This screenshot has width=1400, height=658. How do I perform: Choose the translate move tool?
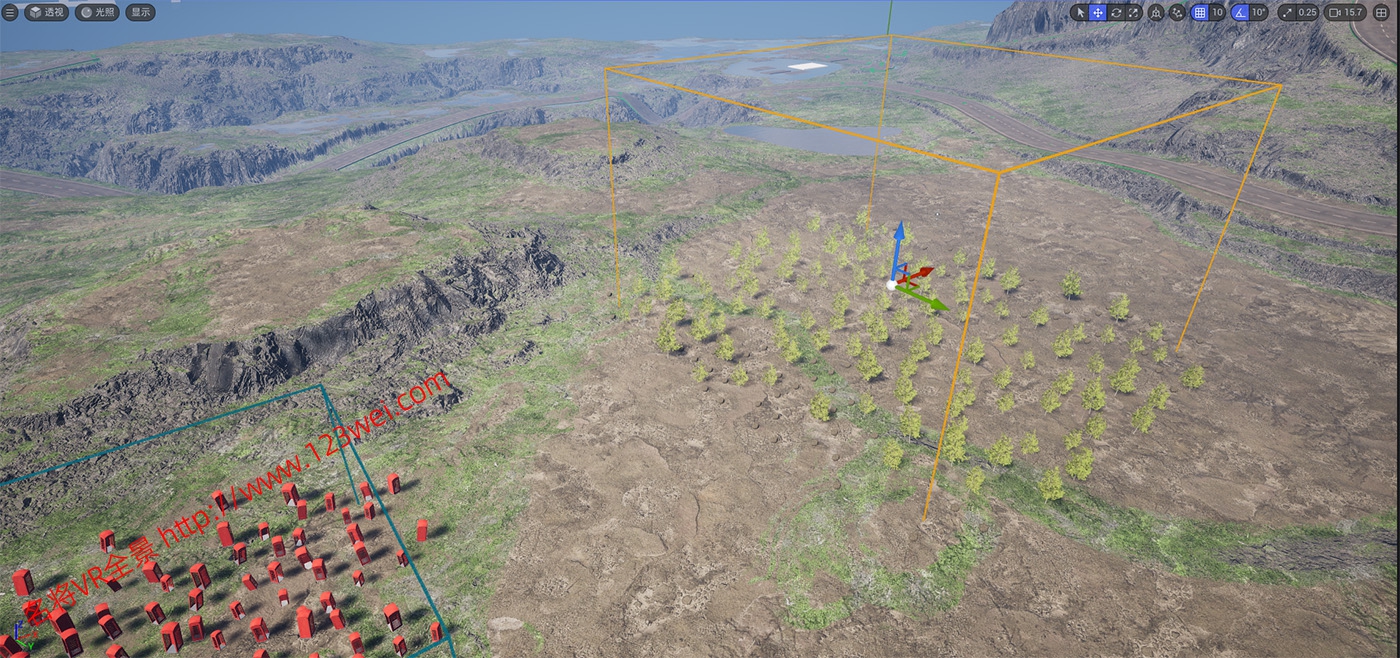pos(1097,12)
